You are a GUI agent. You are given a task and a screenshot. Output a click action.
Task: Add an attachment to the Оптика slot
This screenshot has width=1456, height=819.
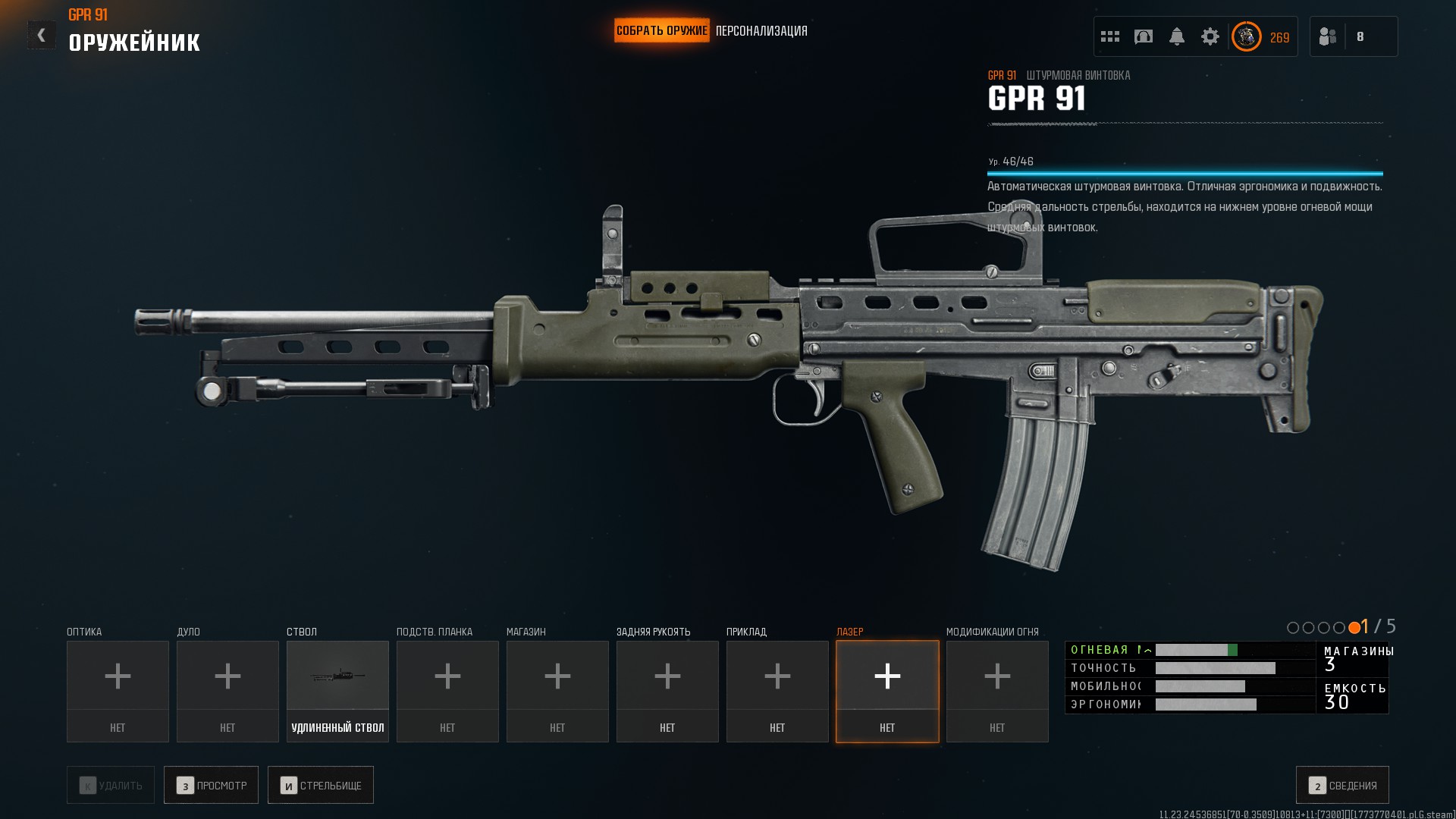(x=118, y=690)
